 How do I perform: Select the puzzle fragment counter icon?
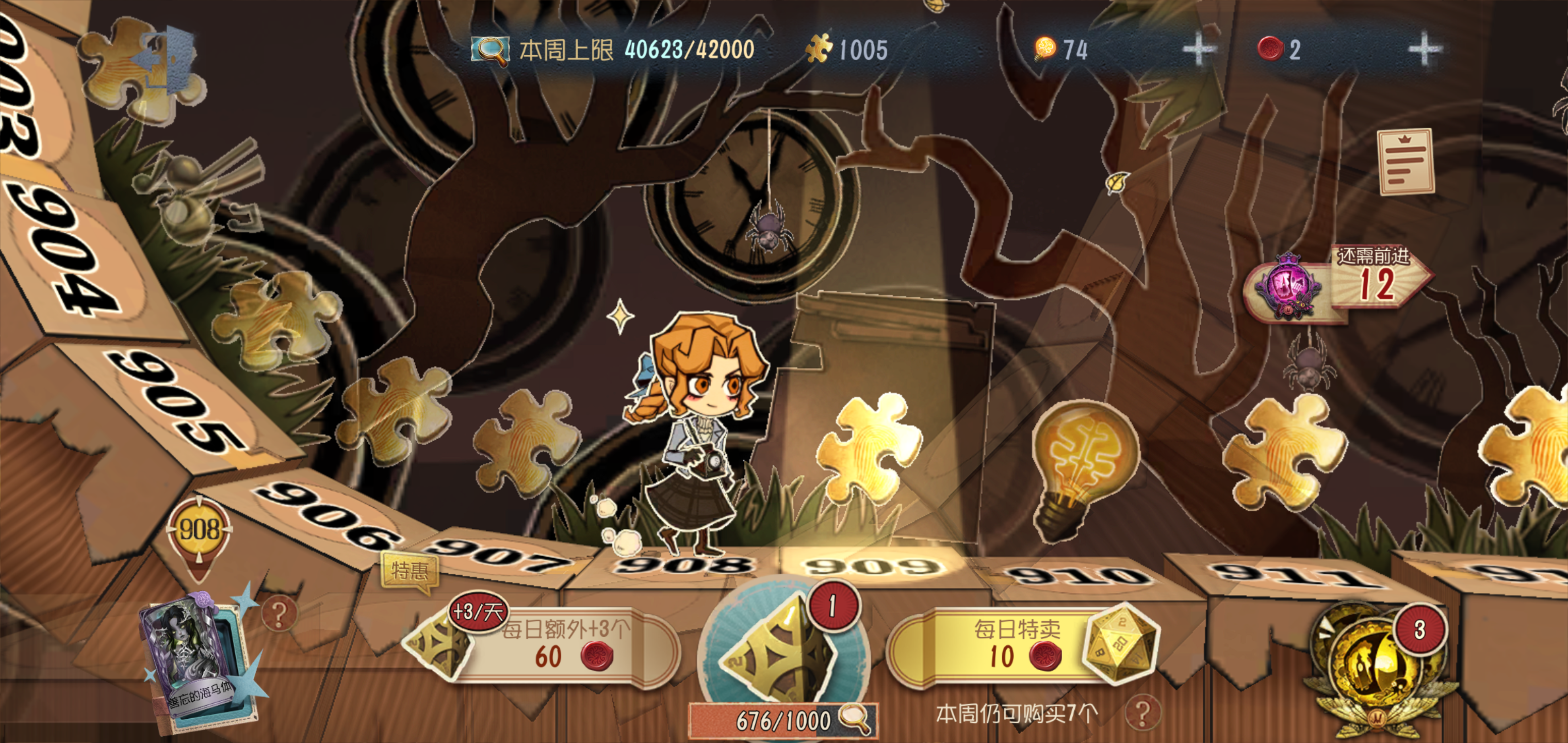pos(819,49)
